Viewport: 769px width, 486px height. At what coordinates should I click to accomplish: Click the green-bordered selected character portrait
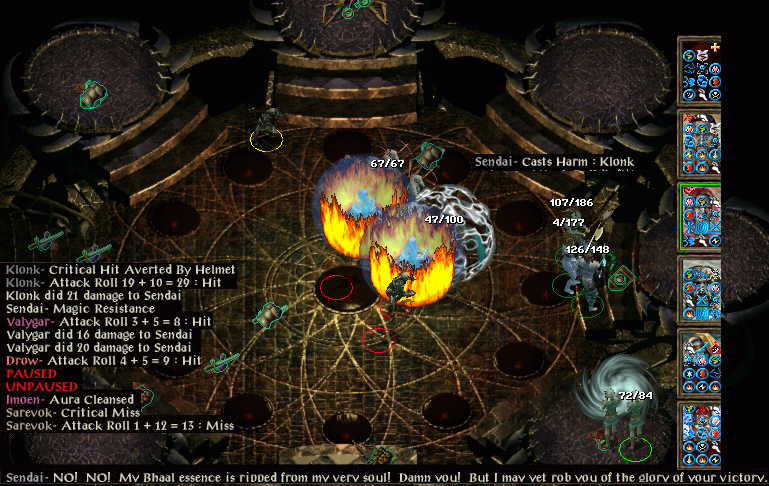pyautogui.click(x=700, y=216)
